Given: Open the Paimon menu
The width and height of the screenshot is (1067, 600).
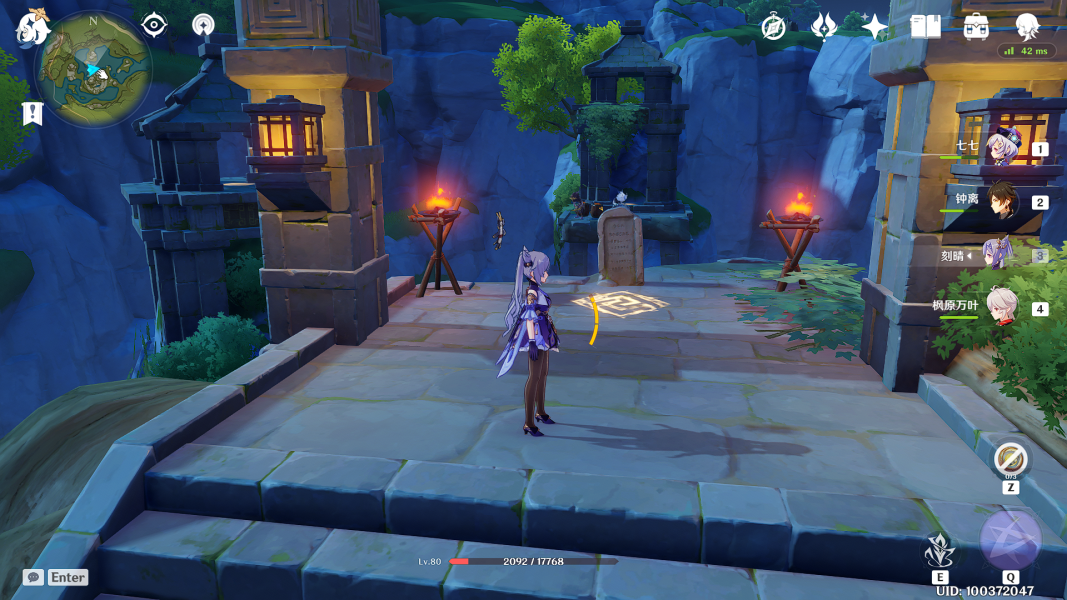Looking at the screenshot, I should point(33,27).
